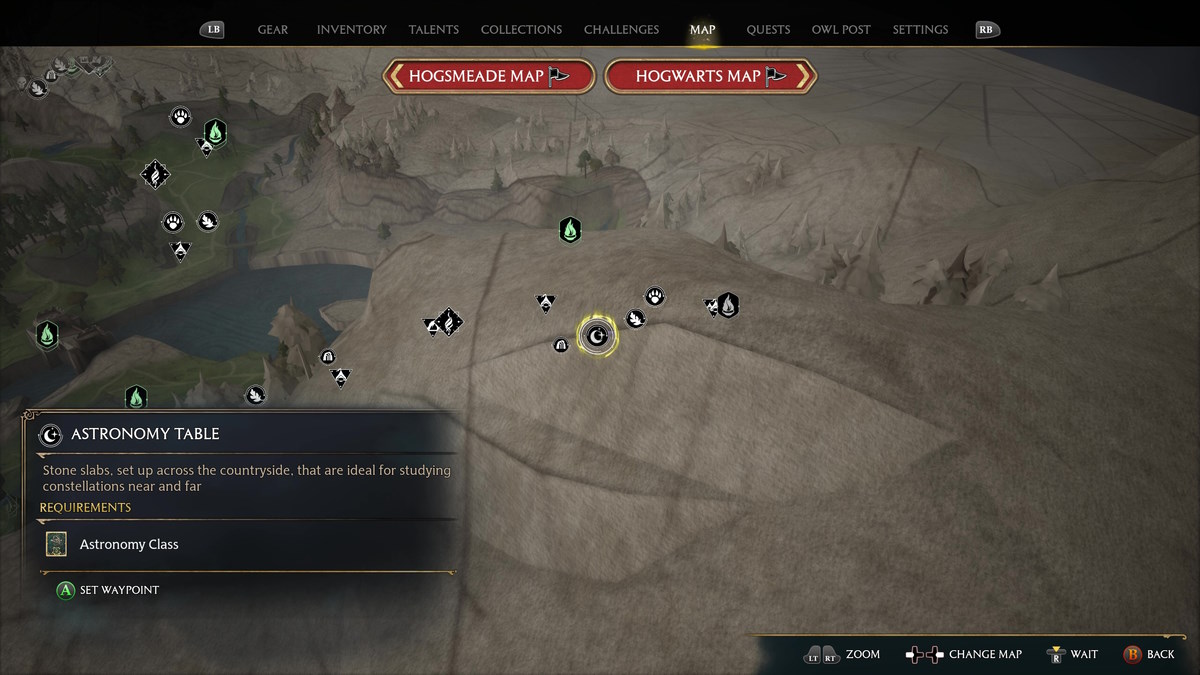Image resolution: width=1200 pixels, height=675 pixels.
Task: Select the Map tab
Action: click(702, 30)
